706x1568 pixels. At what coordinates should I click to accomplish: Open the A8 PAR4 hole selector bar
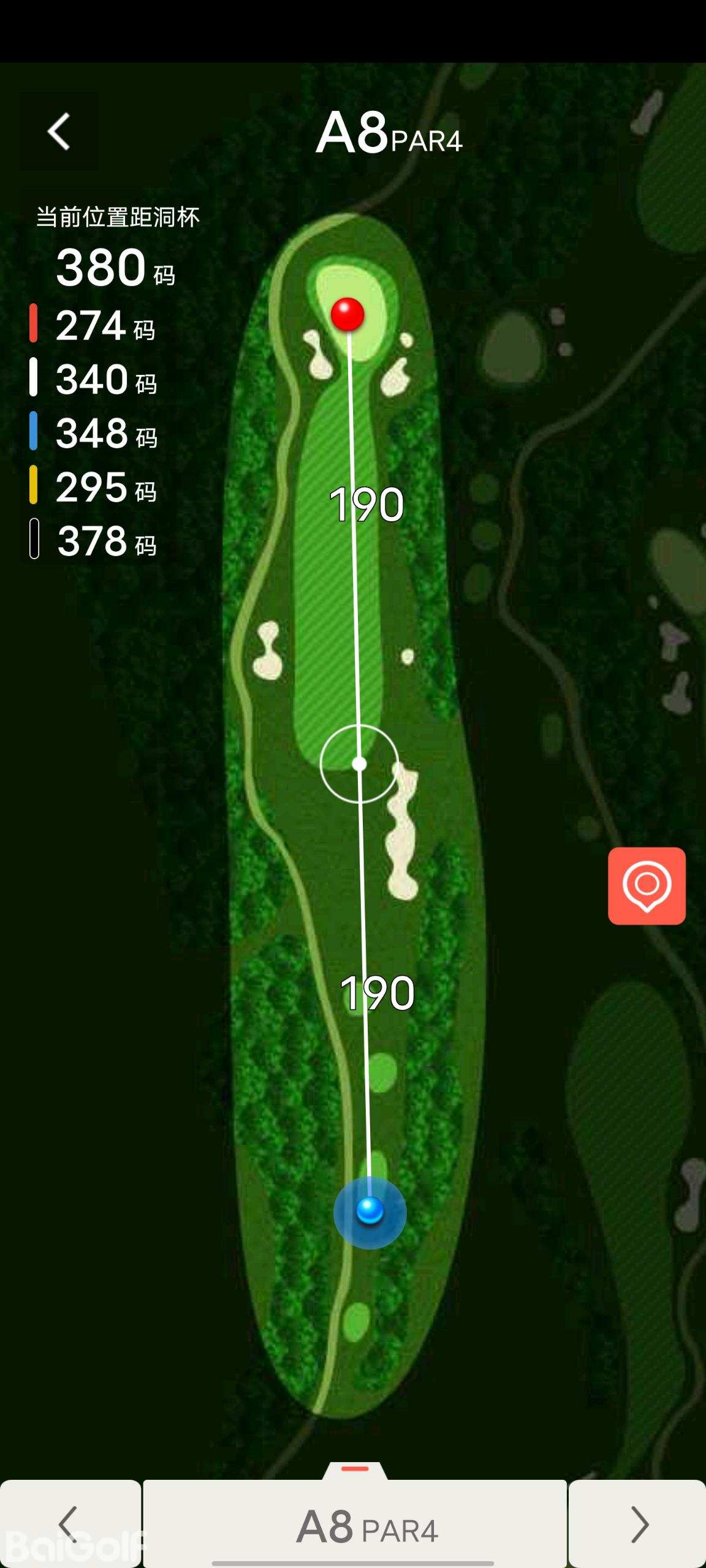point(355,1525)
